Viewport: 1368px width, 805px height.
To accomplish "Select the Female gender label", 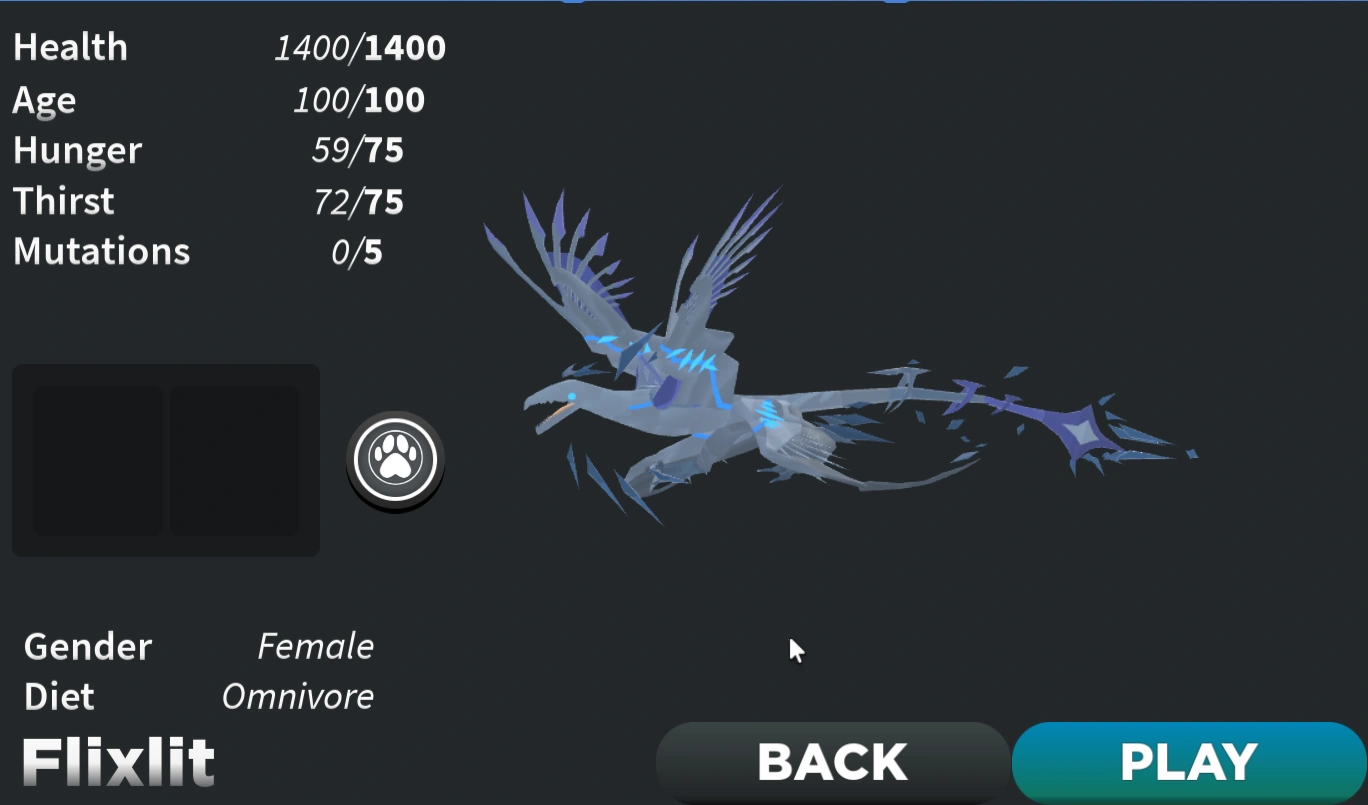I will click(x=315, y=647).
